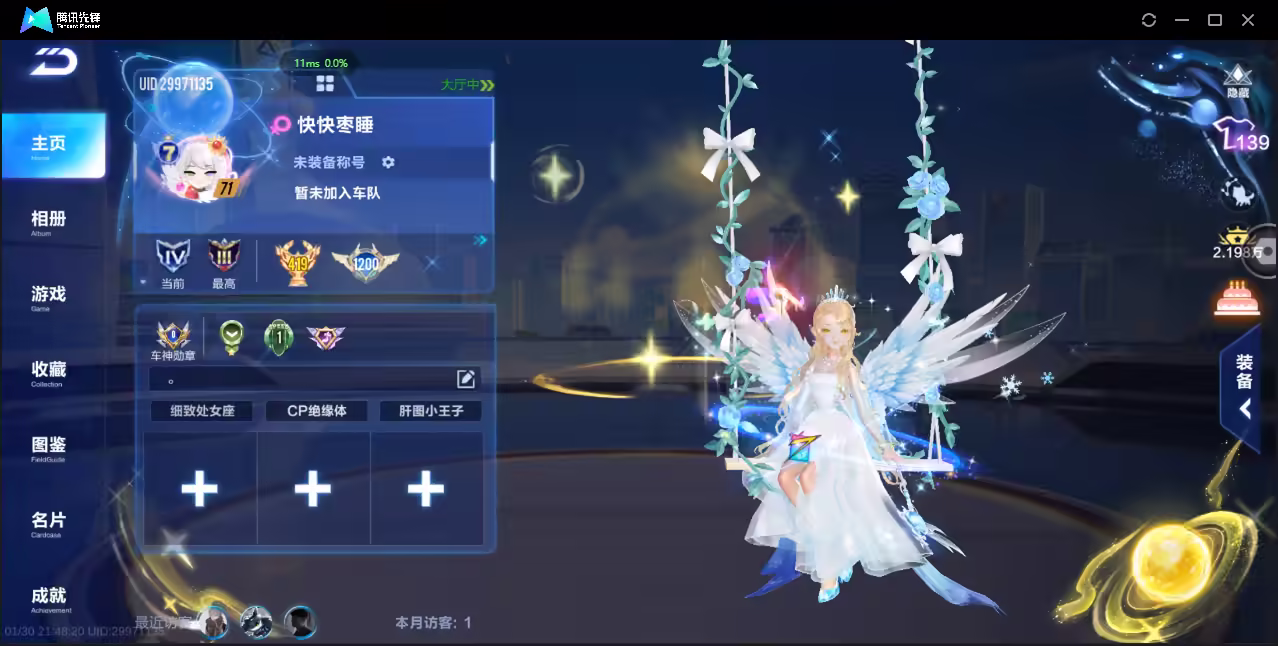Open the four-square grid icon
Screen dimensions: 1278x646
325,83
